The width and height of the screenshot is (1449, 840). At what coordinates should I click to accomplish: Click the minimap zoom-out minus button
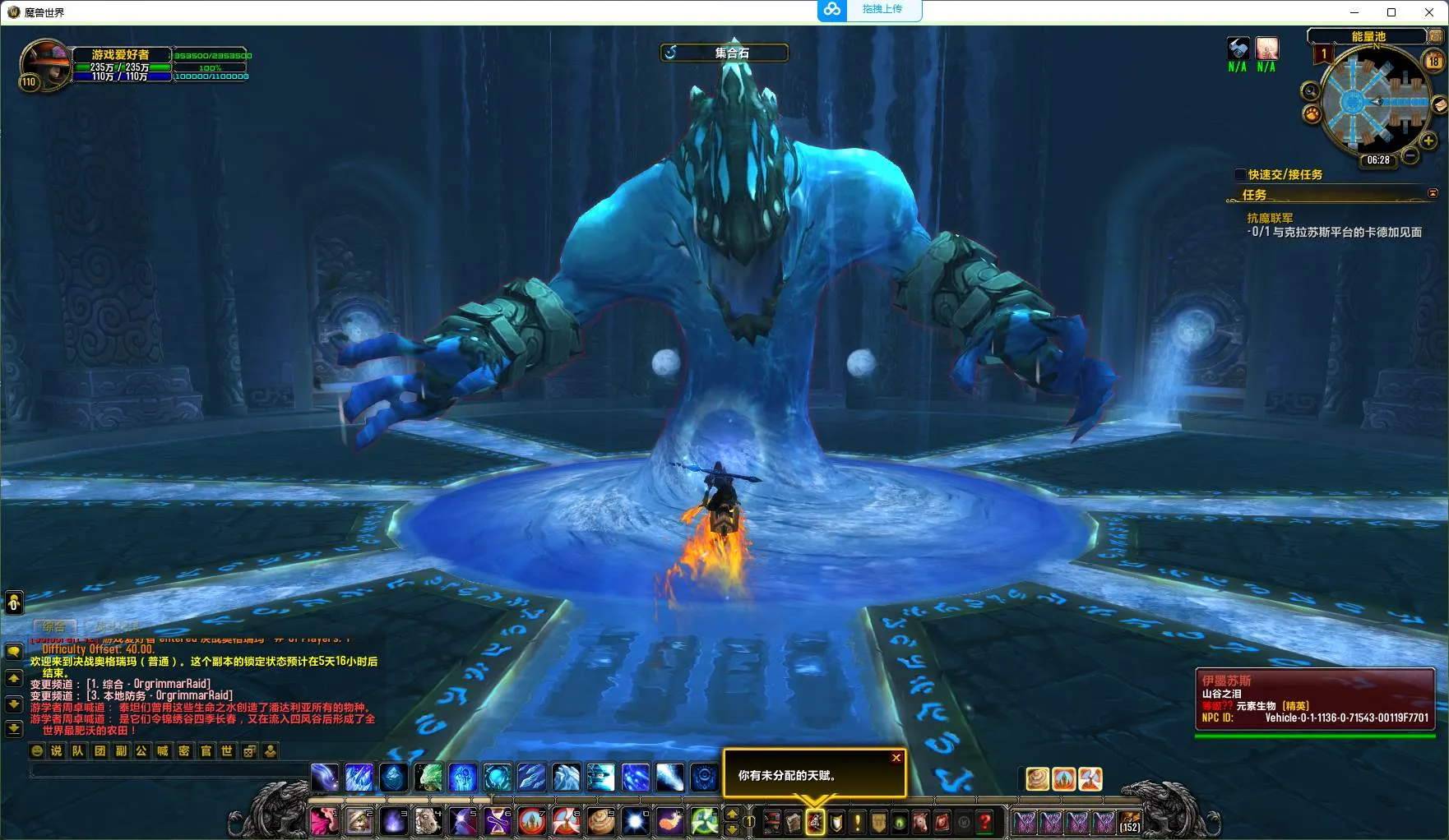point(1410,155)
